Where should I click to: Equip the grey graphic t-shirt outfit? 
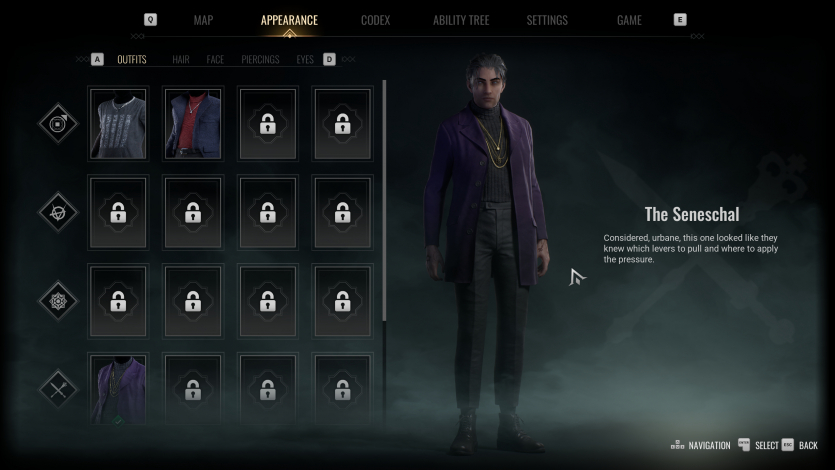click(118, 124)
